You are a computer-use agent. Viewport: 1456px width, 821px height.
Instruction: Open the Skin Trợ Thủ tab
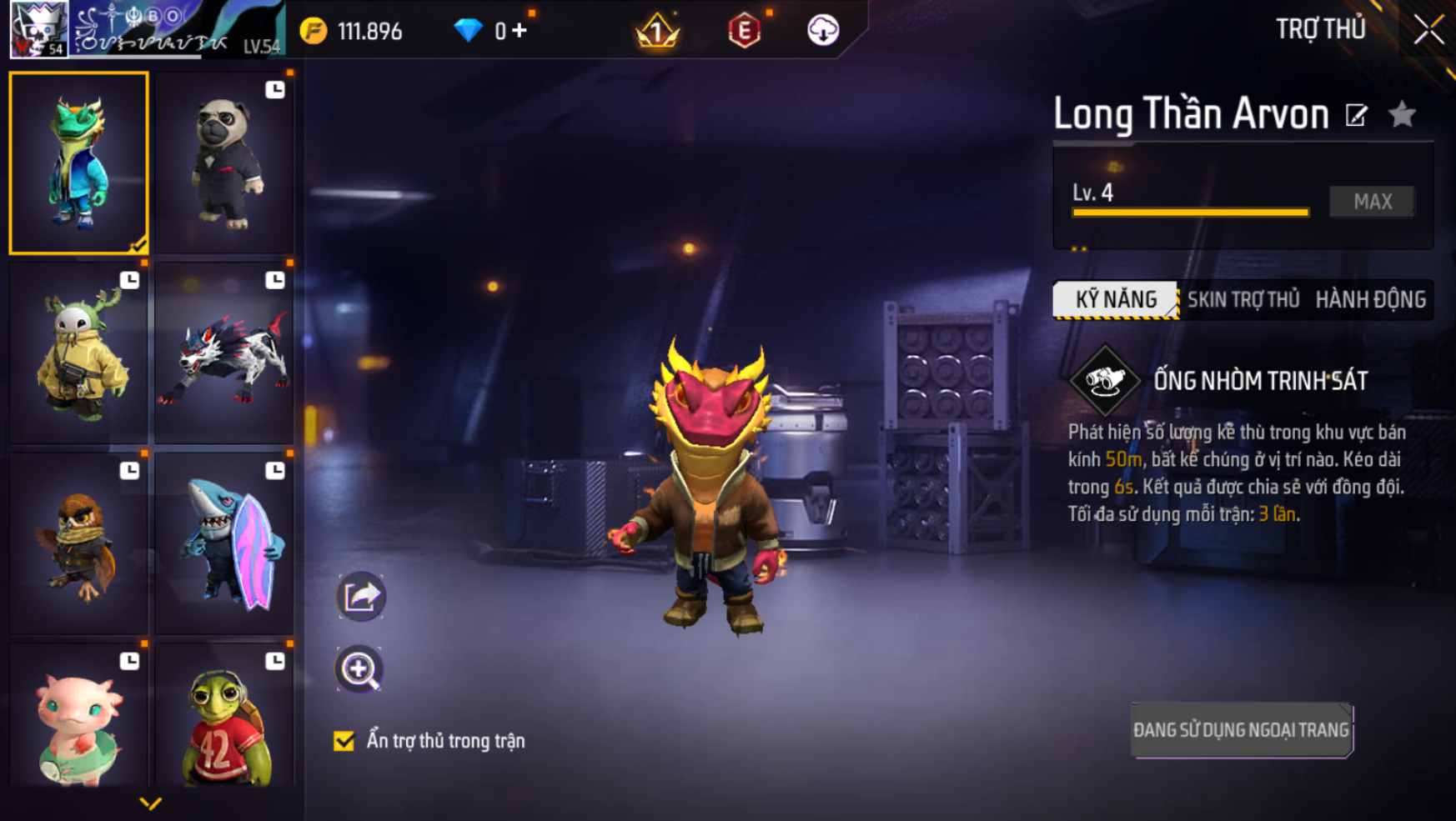tap(1243, 299)
